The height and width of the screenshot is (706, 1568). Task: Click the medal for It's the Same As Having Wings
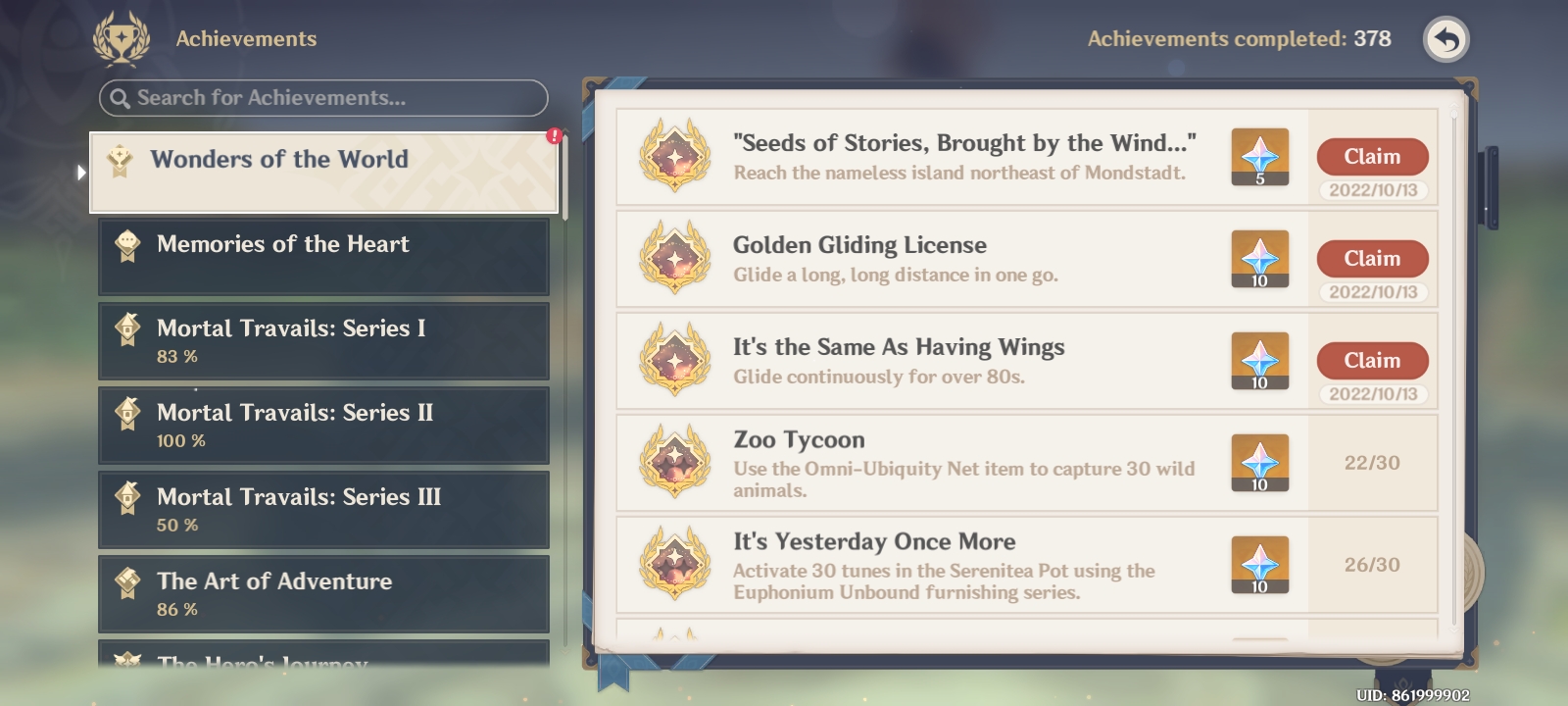pos(677,361)
